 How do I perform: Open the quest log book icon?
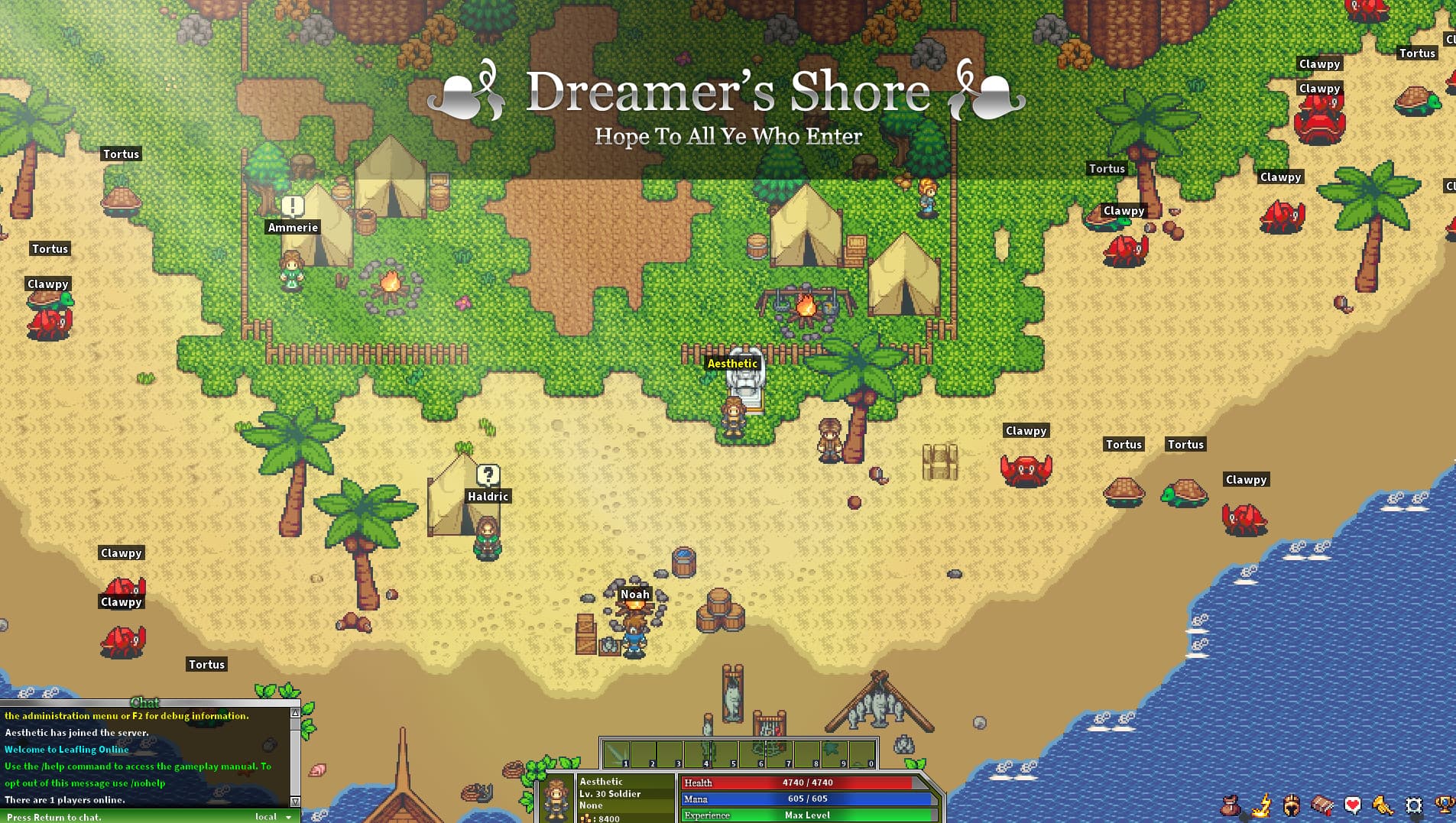point(1322,805)
